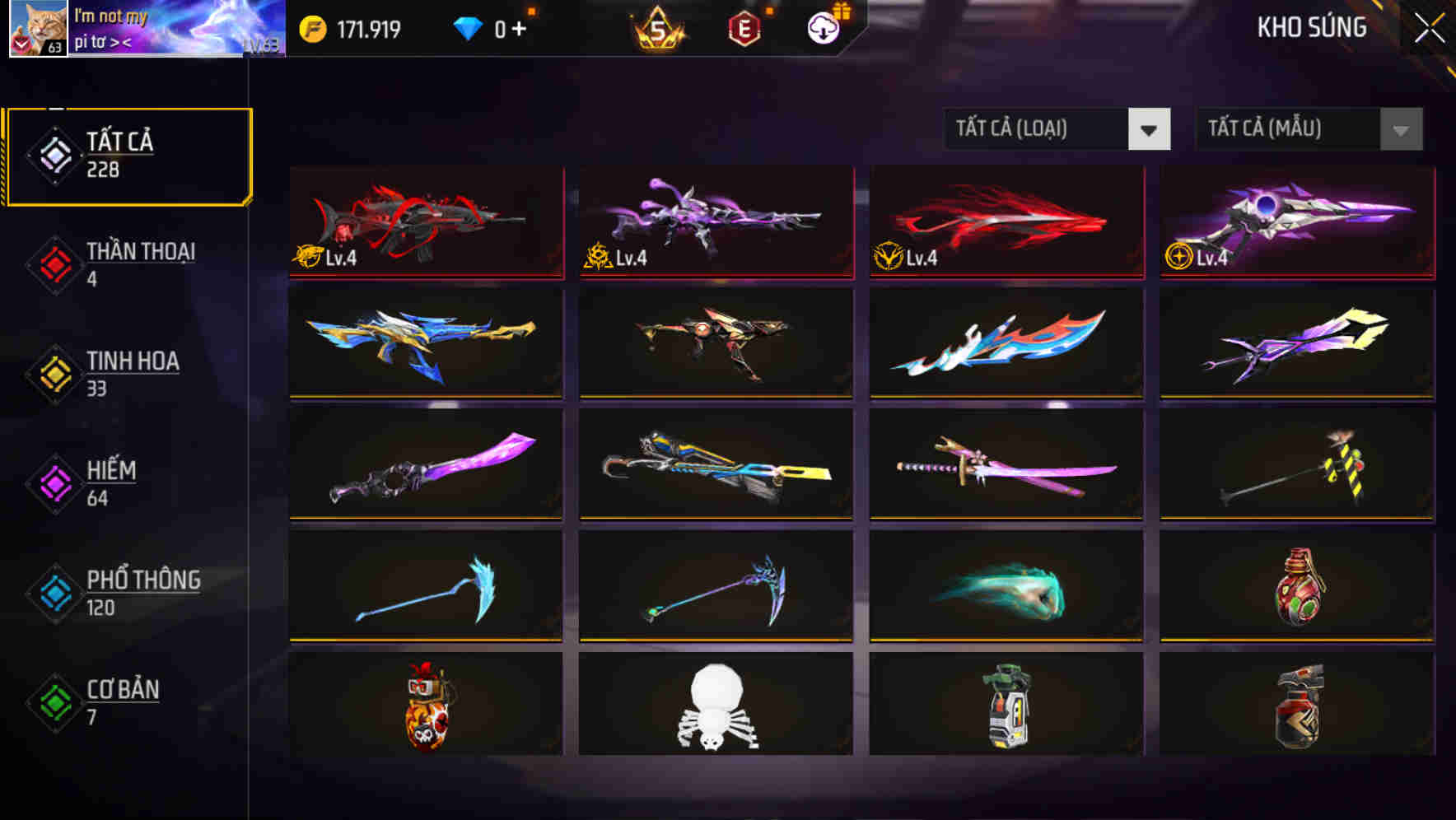Click the gold coin currency icon
1456x820 pixels.
pyautogui.click(x=311, y=29)
